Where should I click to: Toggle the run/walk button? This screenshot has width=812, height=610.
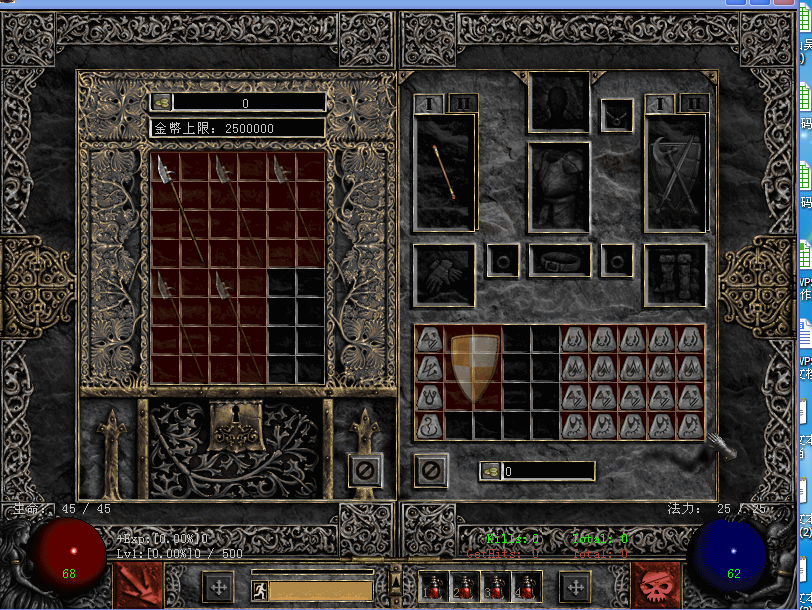(x=259, y=590)
